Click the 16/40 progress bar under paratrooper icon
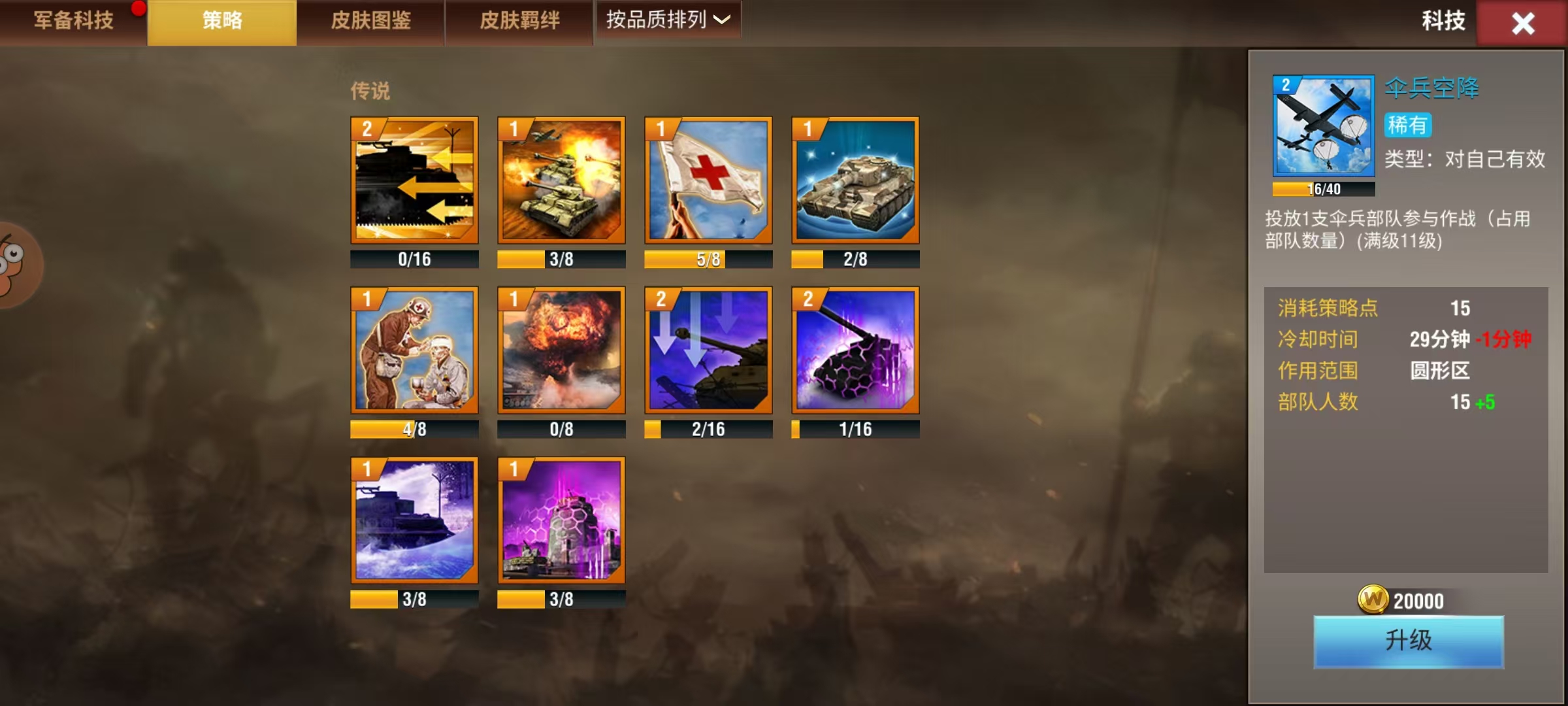The width and height of the screenshot is (1568, 706). [x=1323, y=190]
